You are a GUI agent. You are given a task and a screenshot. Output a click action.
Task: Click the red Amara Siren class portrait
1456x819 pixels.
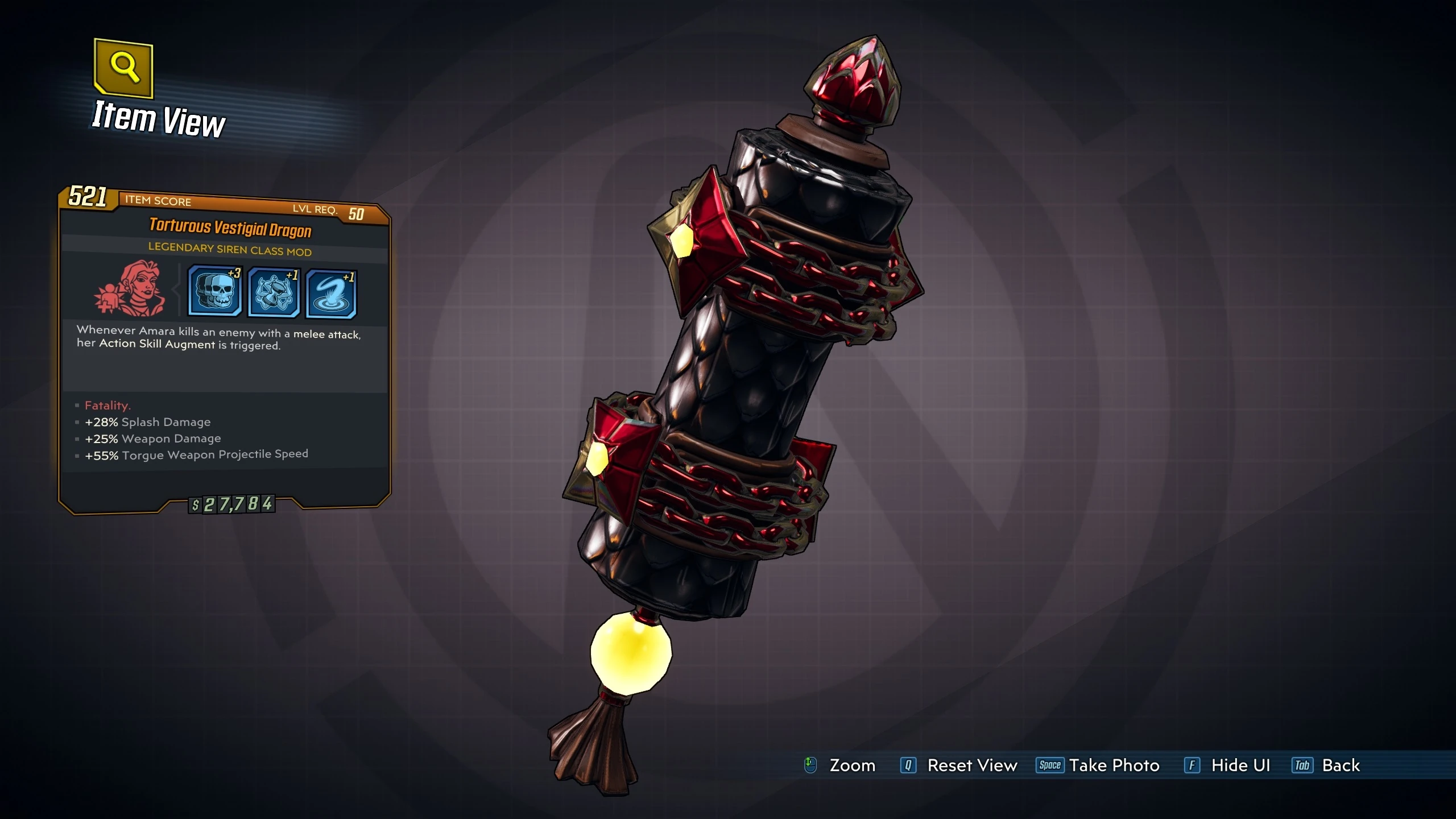click(x=130, y=288)
